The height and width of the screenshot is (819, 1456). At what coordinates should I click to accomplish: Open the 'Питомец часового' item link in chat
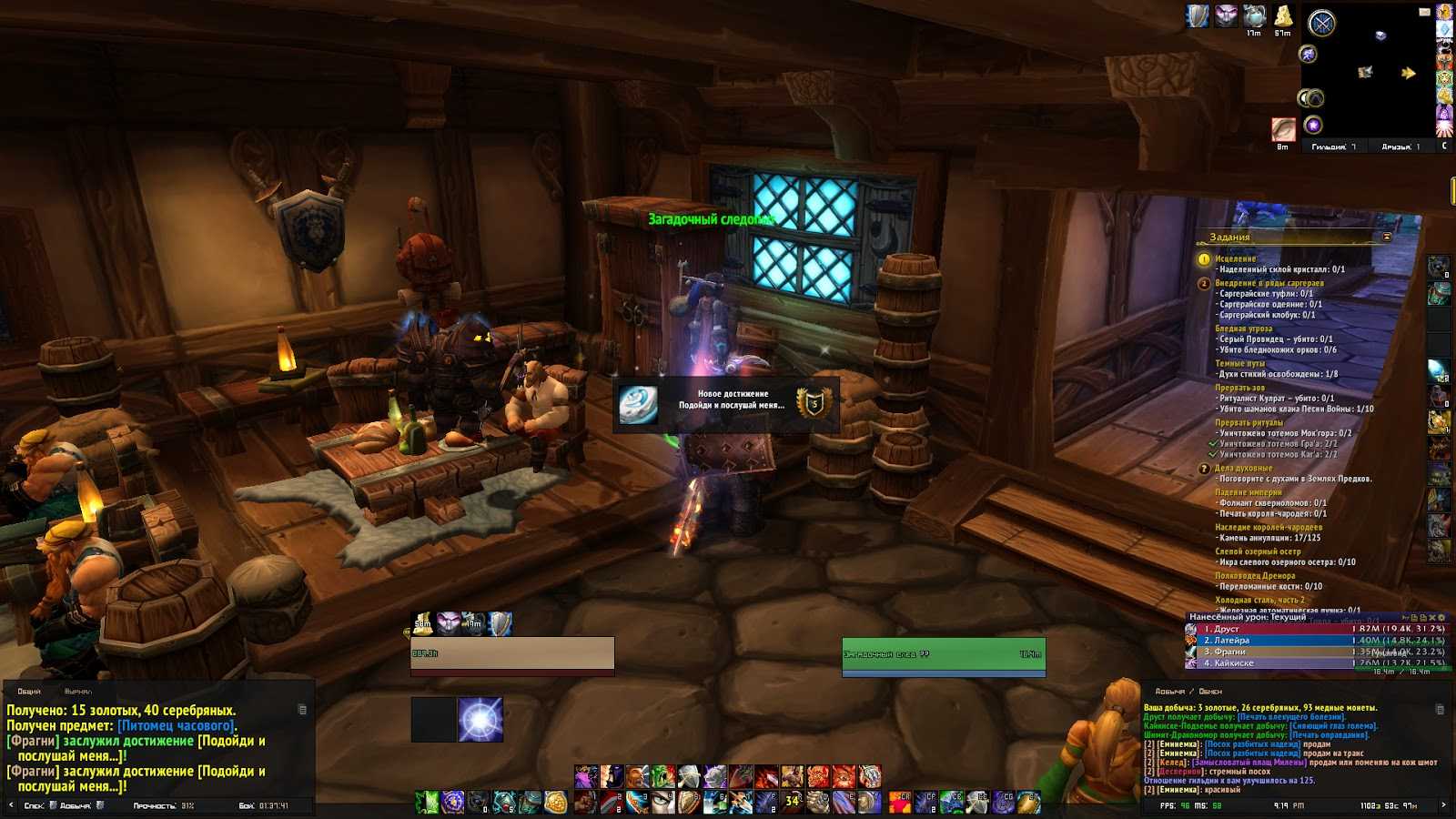(176, 725)
